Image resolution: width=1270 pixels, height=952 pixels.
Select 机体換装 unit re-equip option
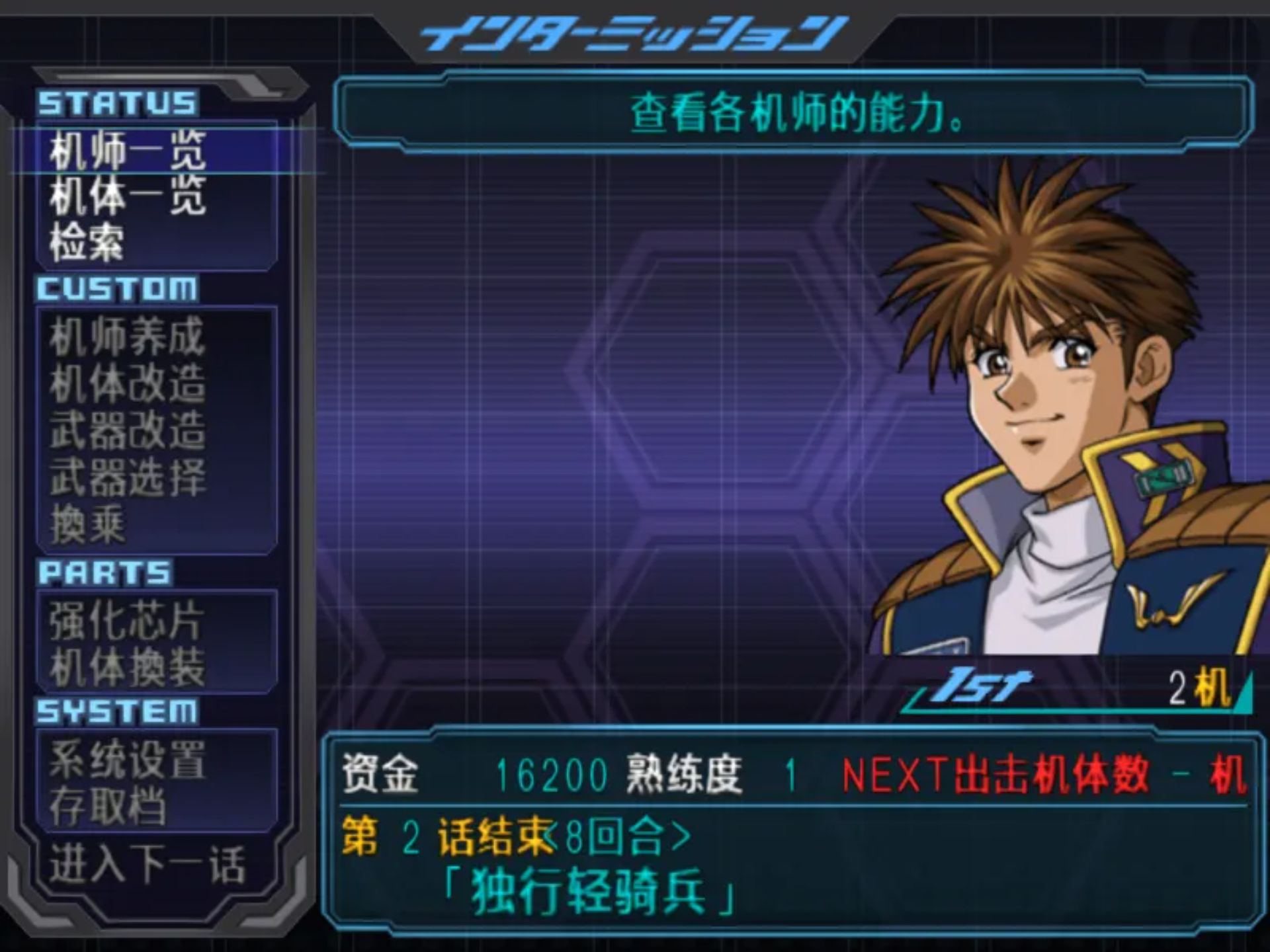128,666
